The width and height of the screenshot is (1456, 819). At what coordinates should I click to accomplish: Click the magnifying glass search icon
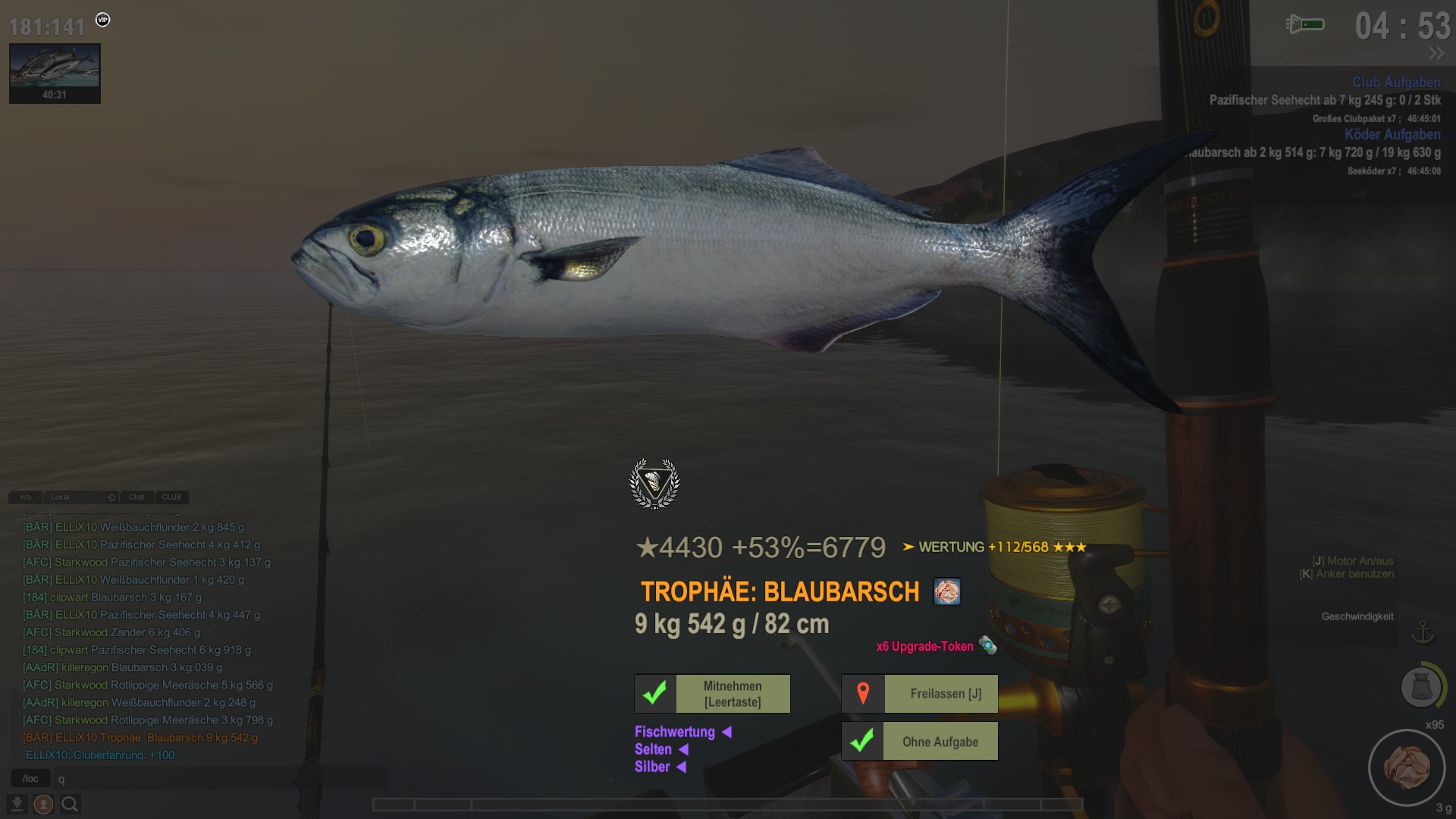(70, 804)
